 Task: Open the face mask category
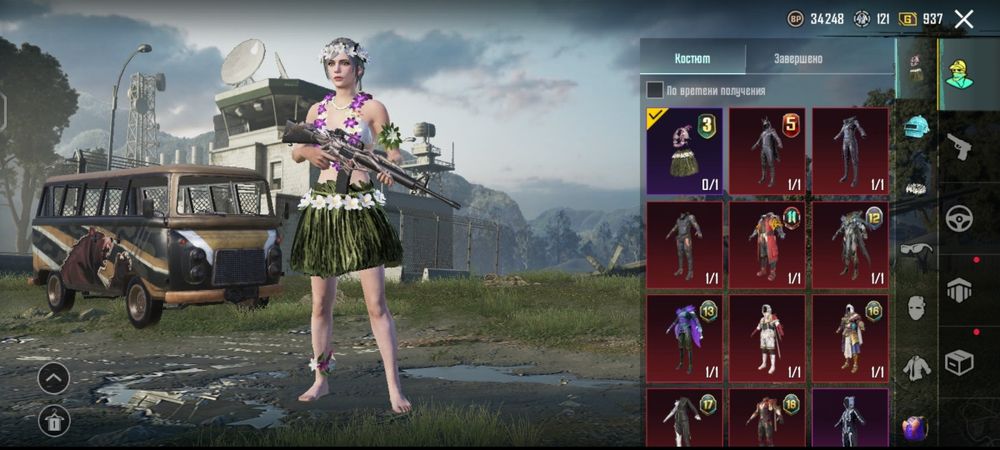pos(917,307)
